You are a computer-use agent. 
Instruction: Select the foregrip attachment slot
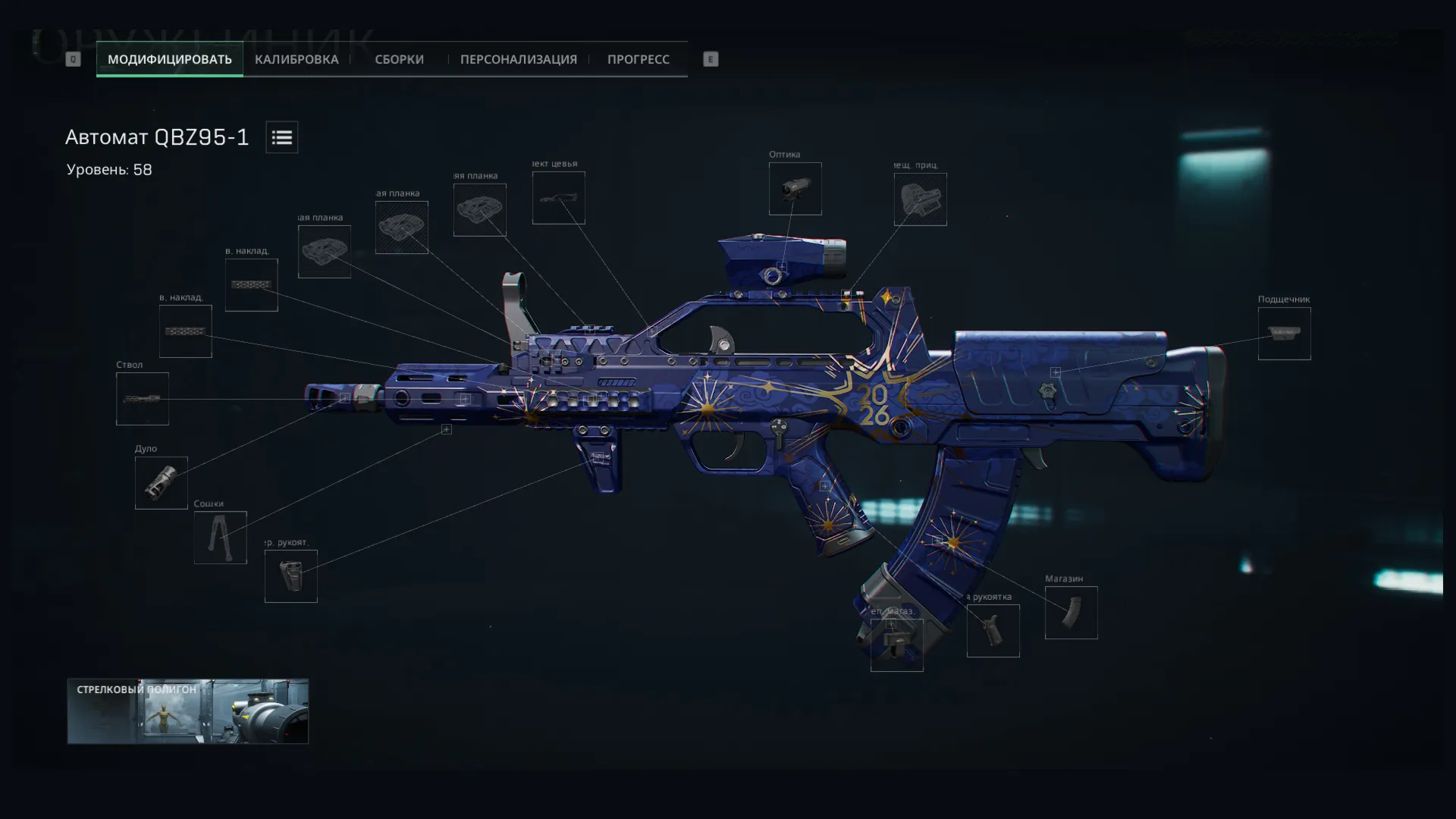pos(290,576)
